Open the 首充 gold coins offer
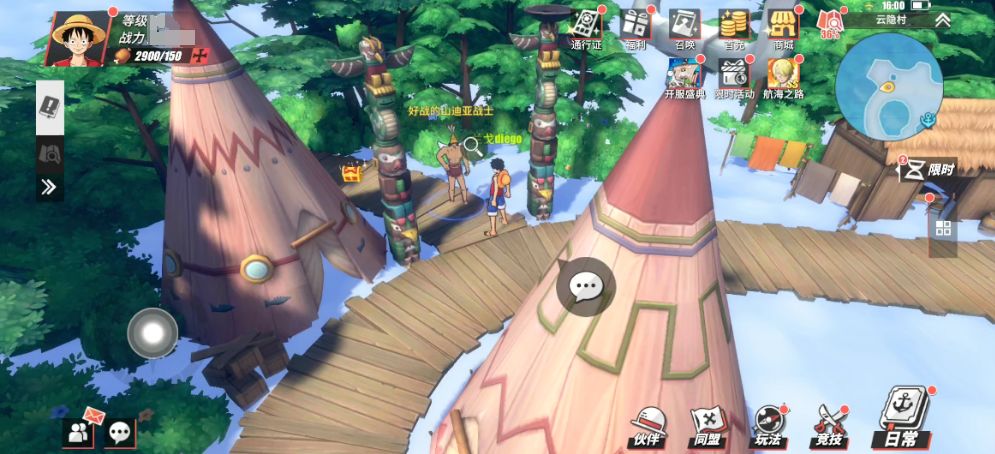Viewport: 995px width, 454px height. [734, 28]
